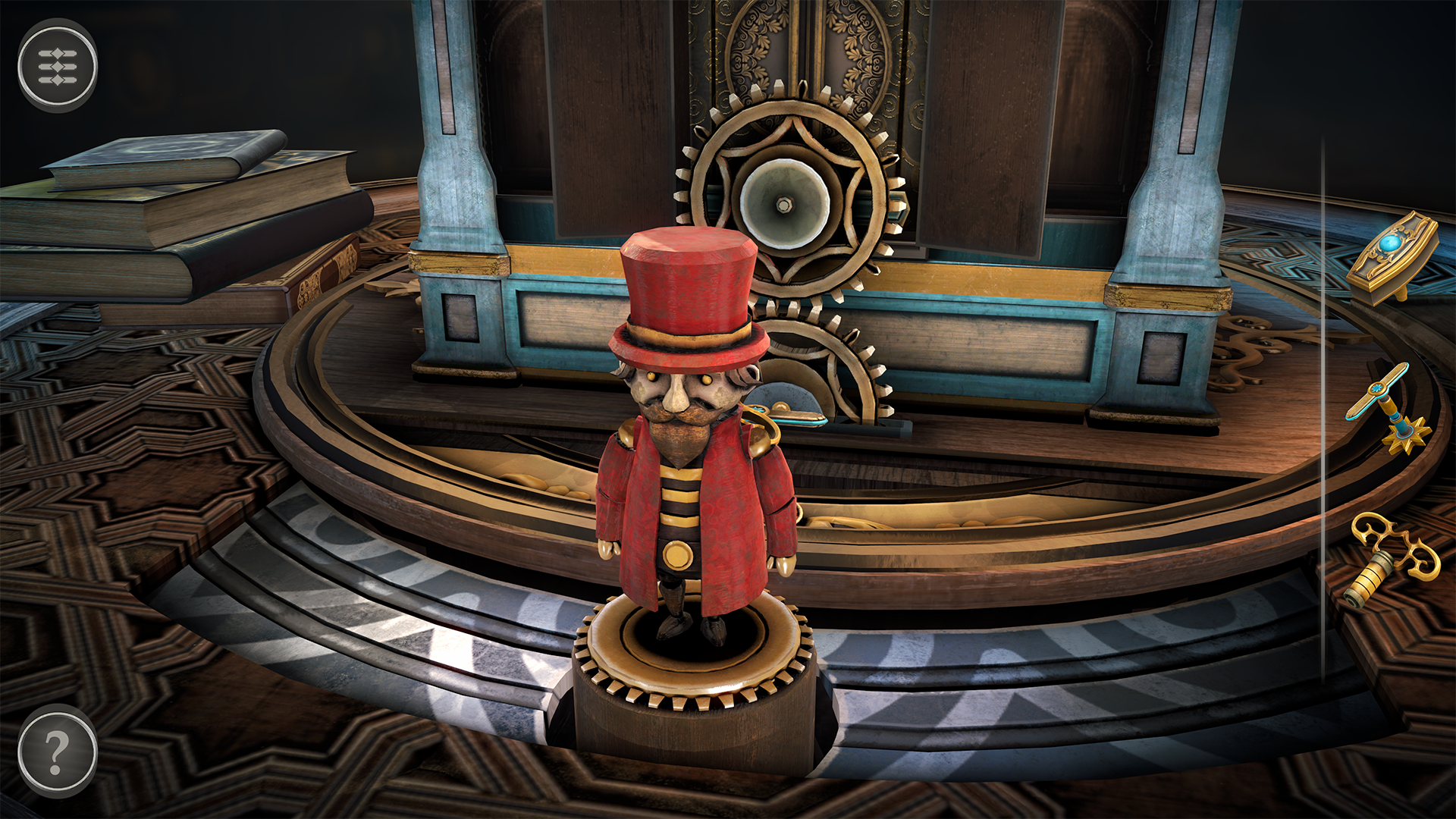This screenshot has height=819, width=1456.
Task: Tap the gramophone horn inside the gear
Action: pos(785,205)
